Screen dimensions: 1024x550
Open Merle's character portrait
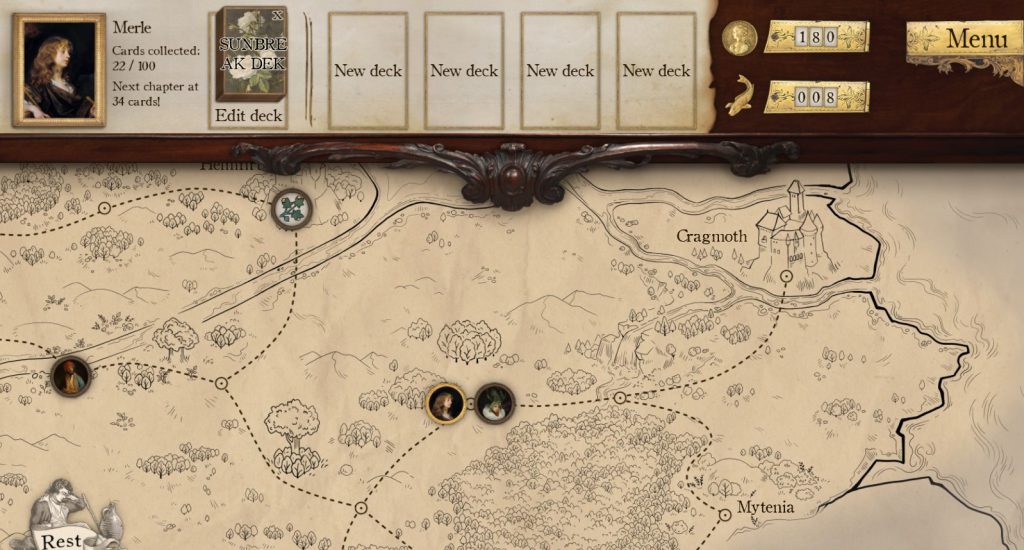point(59,70)
